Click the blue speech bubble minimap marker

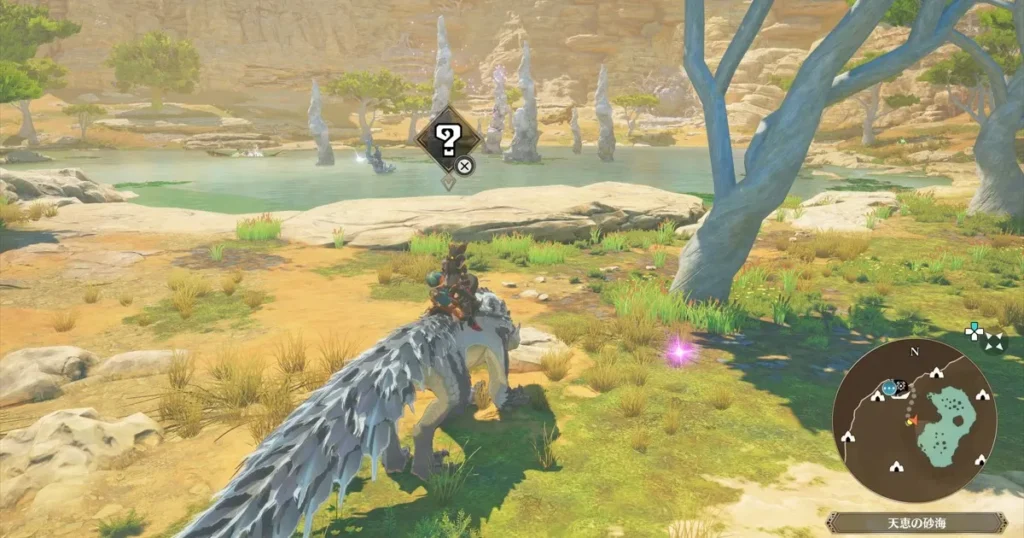tap(889, 387)
